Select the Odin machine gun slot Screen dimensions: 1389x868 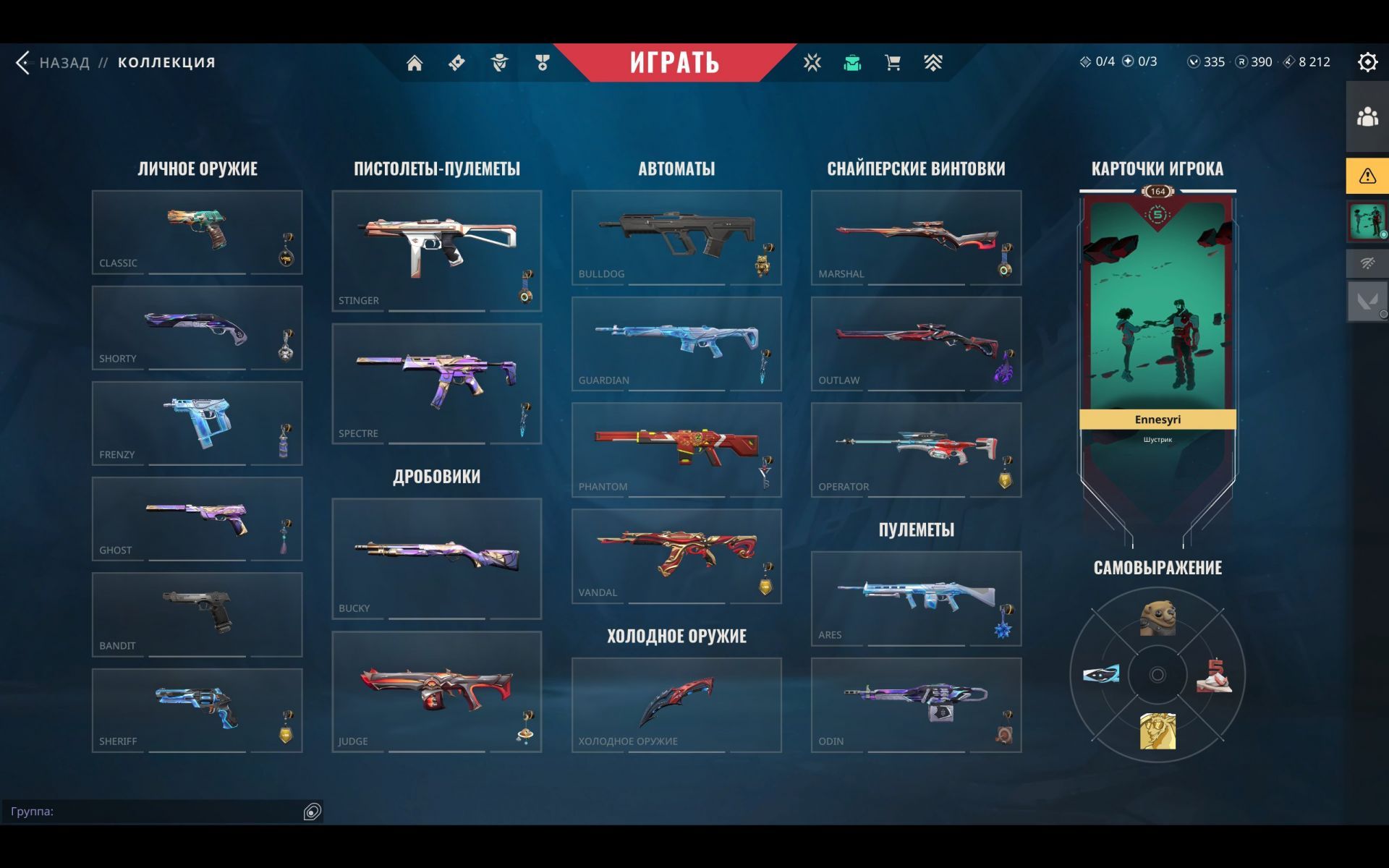coord(916,705)
